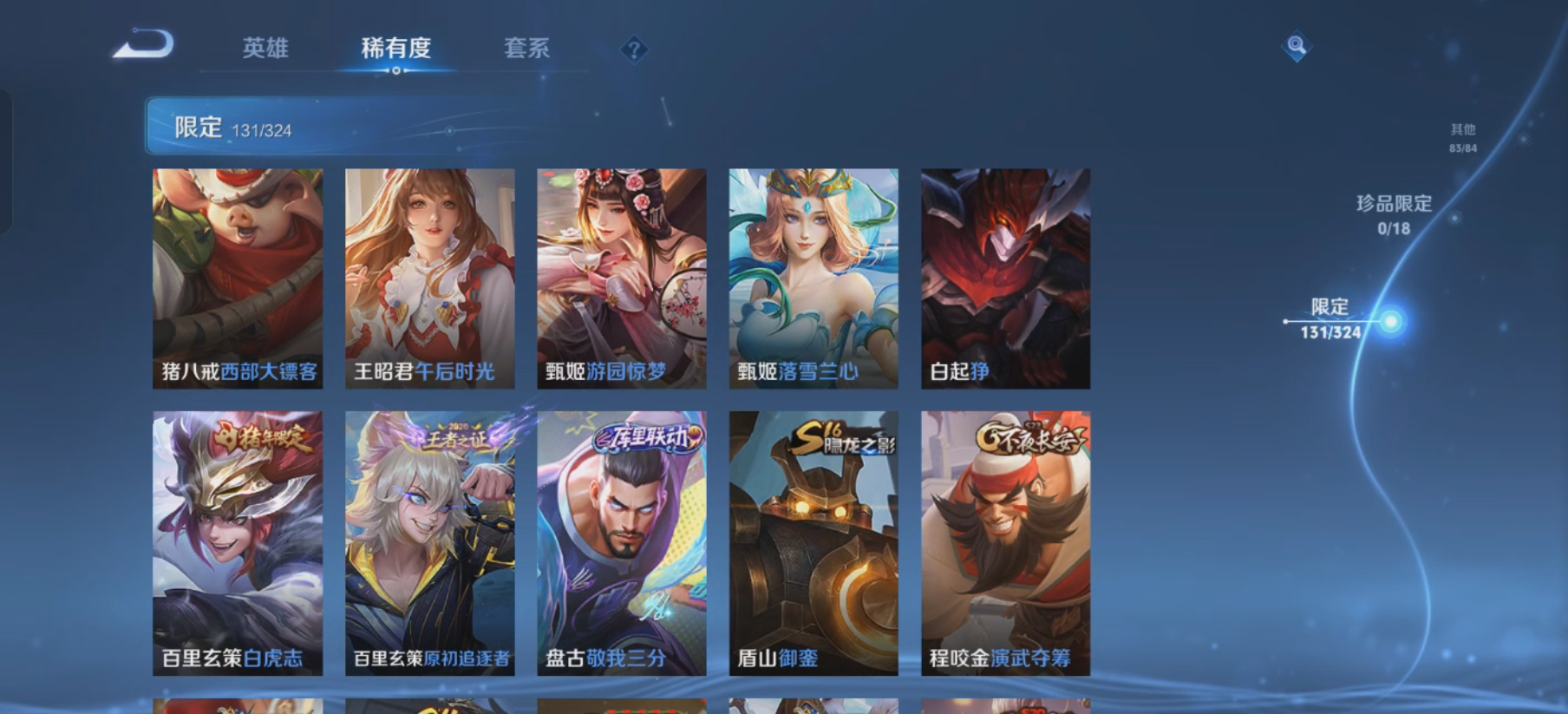Screen dimensions: 1568x714
Task: Go back using the return arrow
Action: (x=144, y=45)
